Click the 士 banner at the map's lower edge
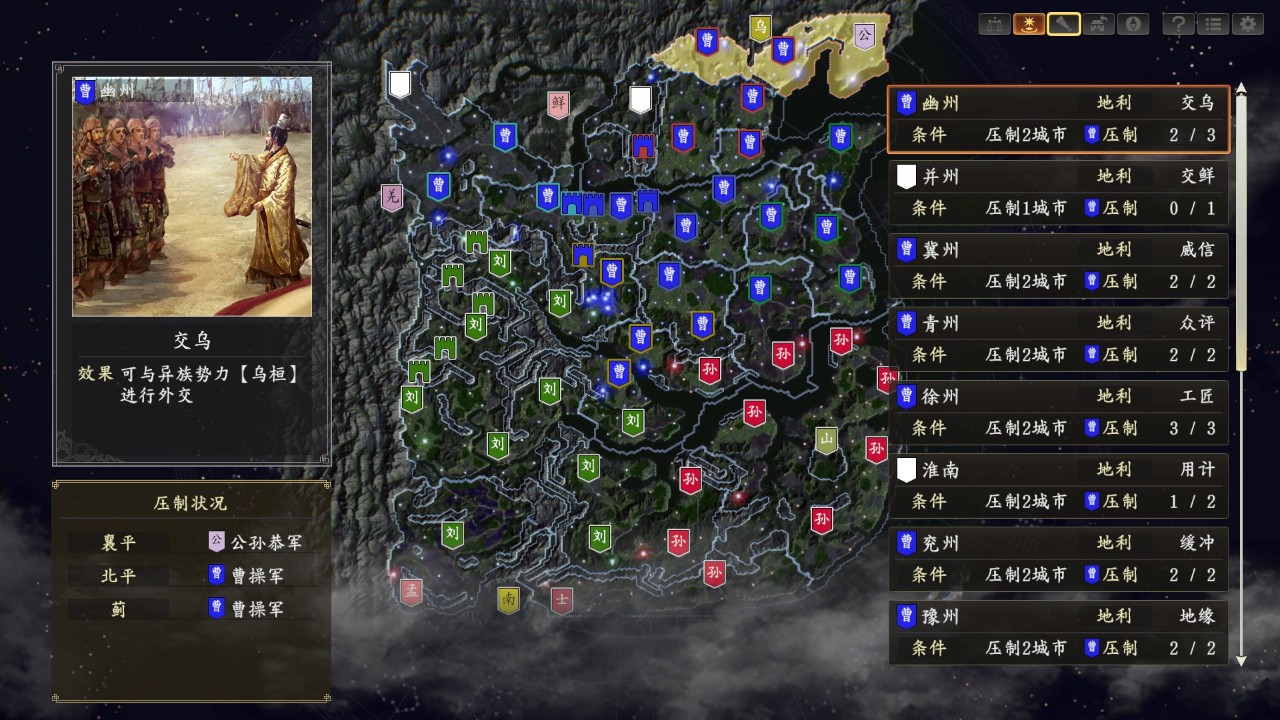Screen dimensions: 1280x720 [562, 601]
